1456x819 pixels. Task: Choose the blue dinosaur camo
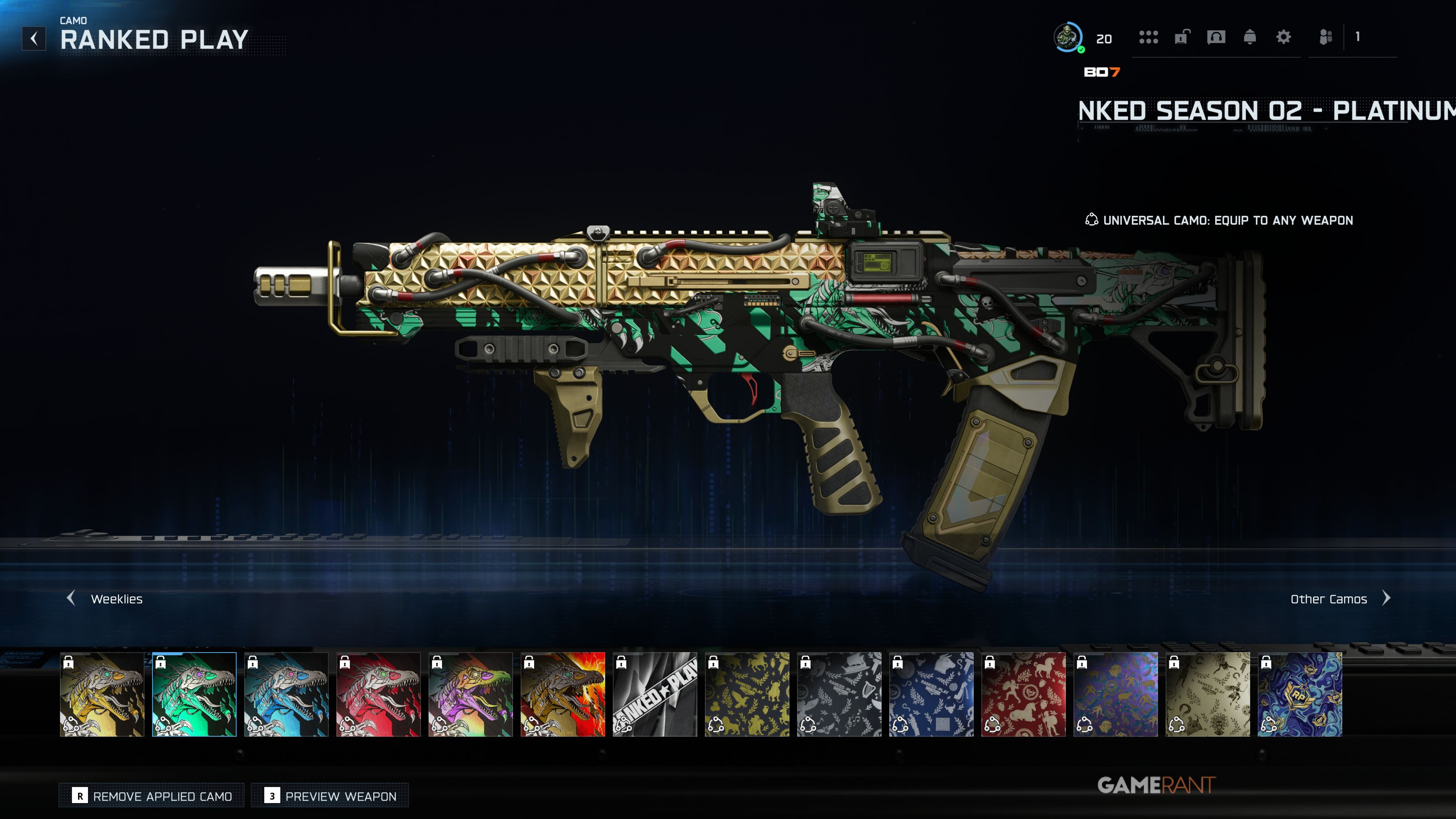tap(287, 694)
